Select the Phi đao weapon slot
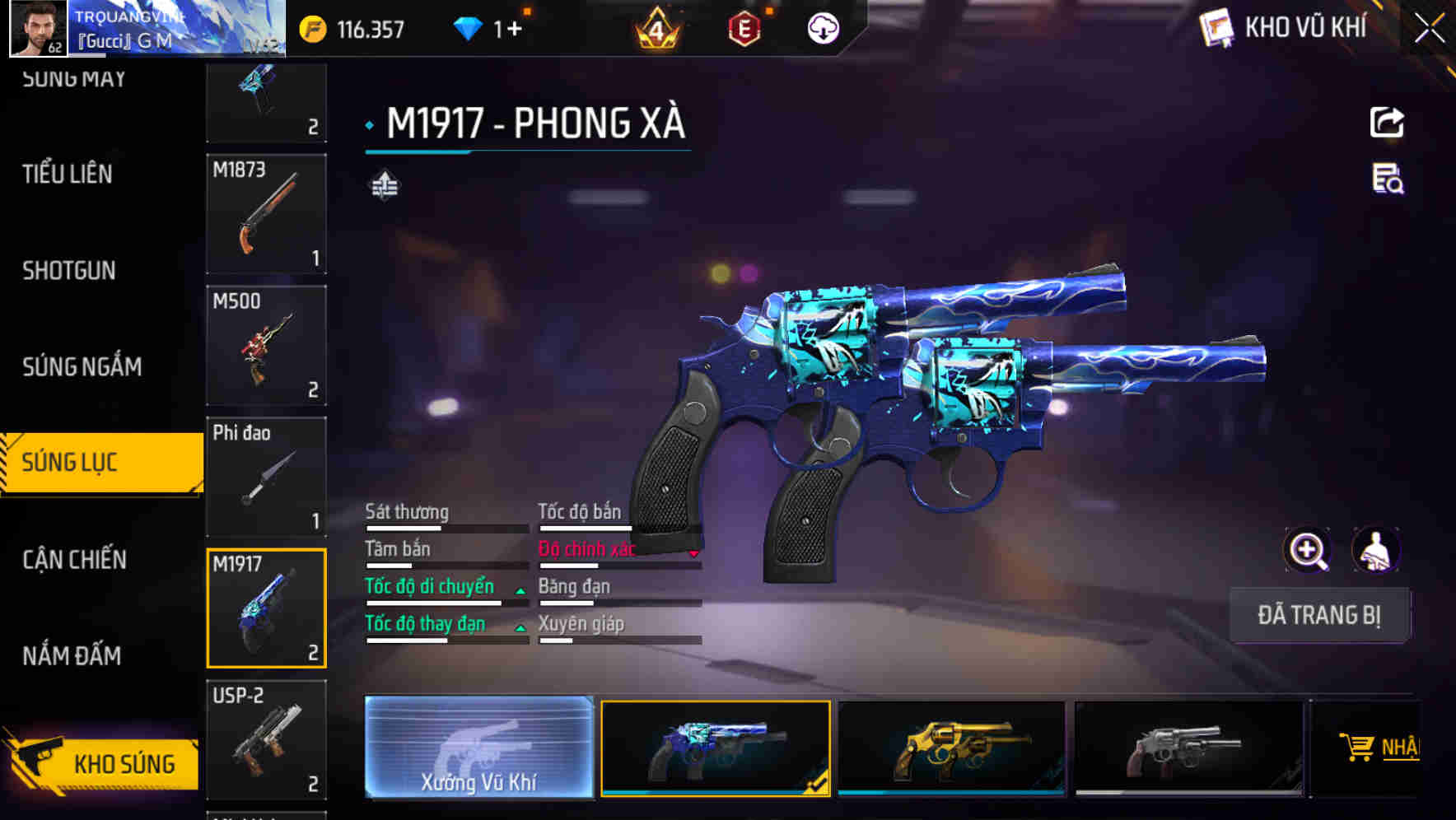The image size is (1456, 820). (266, 477)
